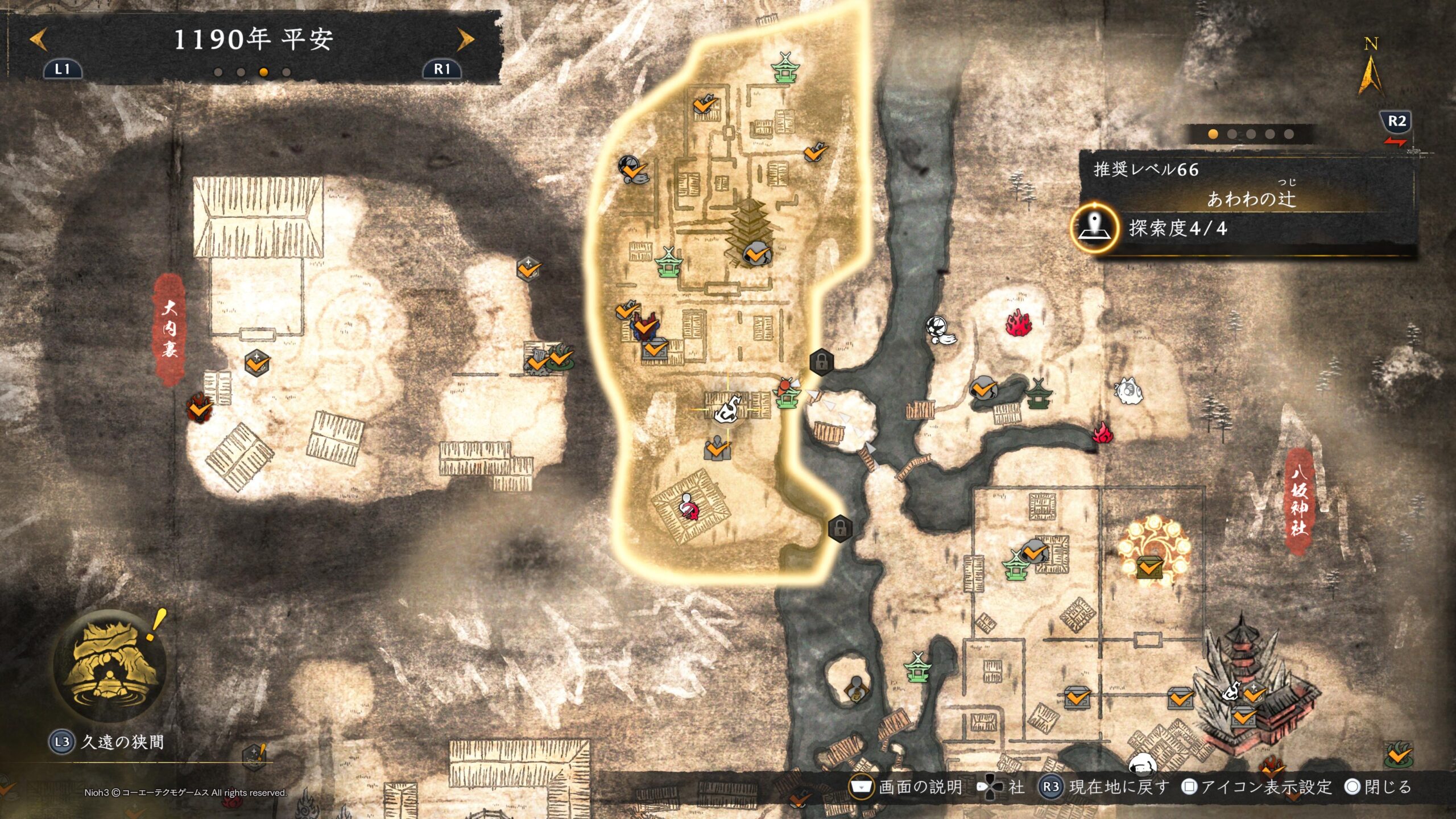Select the glowing golden treasure chest marker
This screenshot has width=1456, height=819.
point(1149,566)
